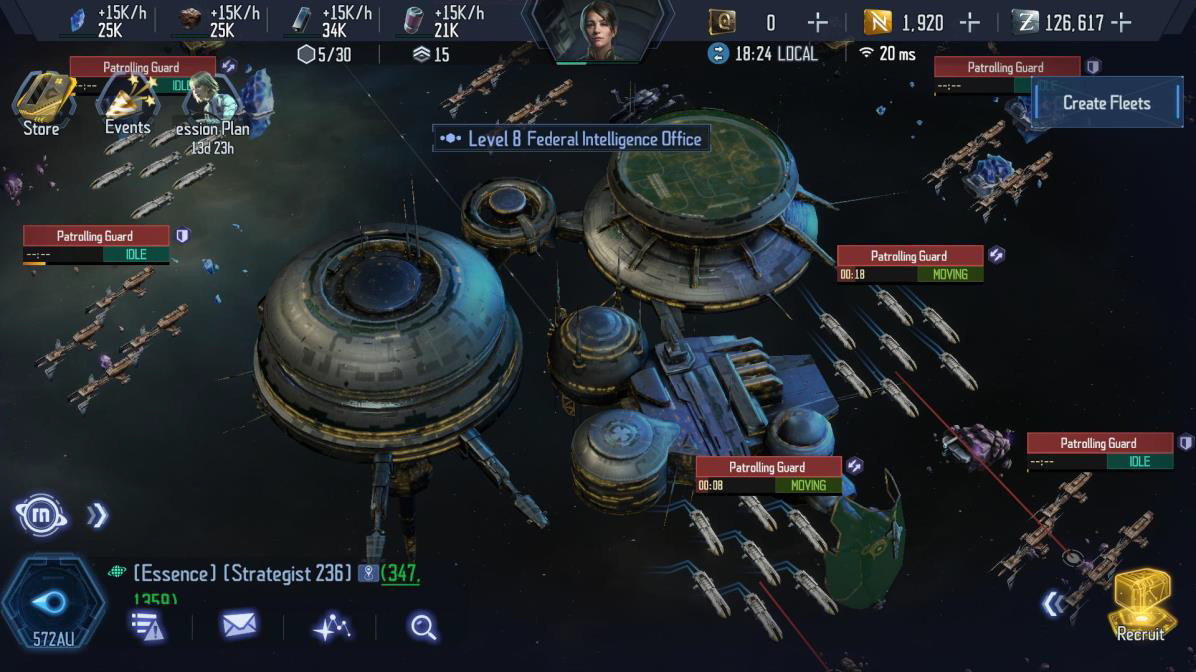
Task: Open the commander portrait profile
Action: point(599,31)
